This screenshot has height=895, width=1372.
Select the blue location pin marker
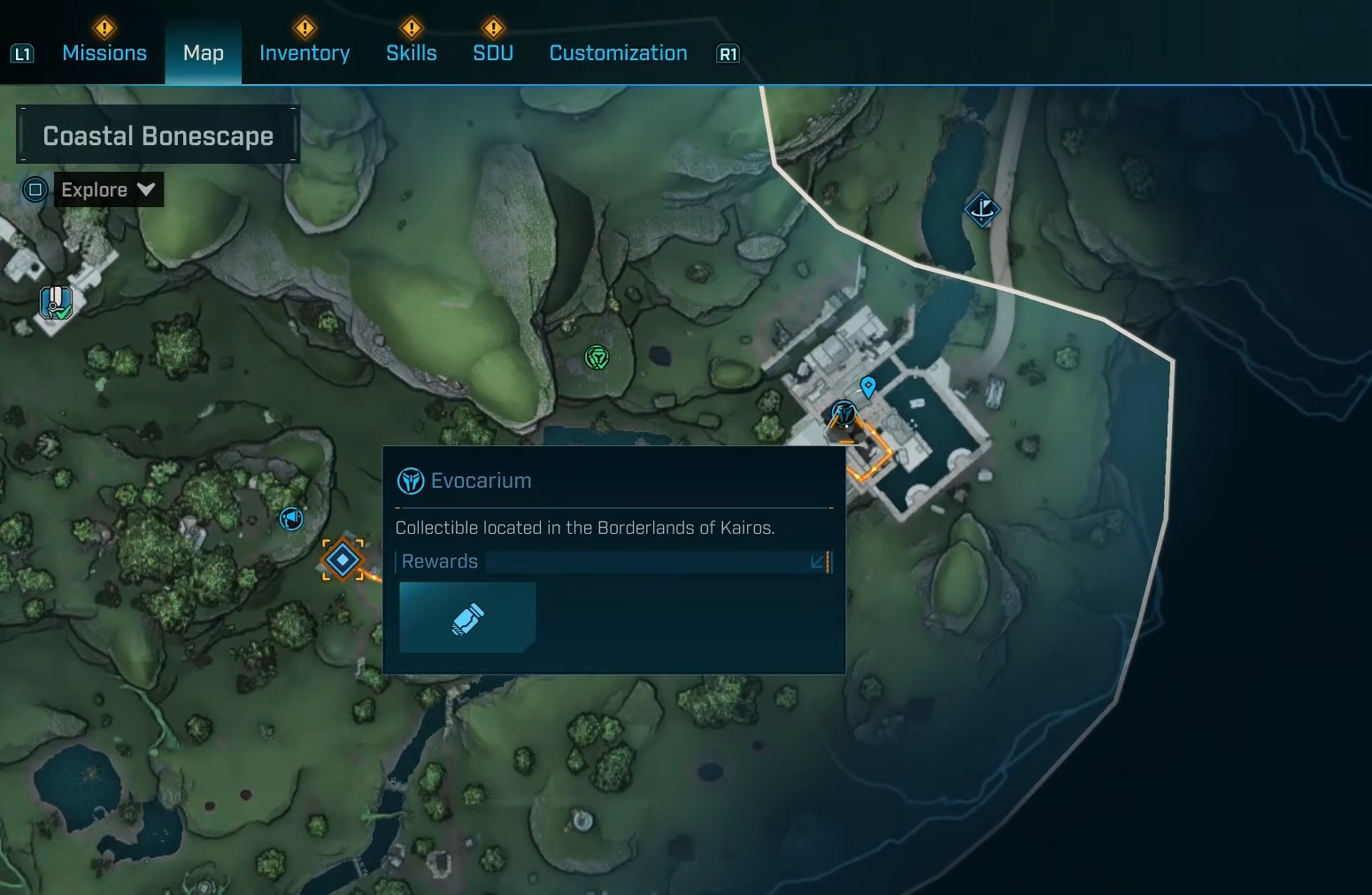868,386
